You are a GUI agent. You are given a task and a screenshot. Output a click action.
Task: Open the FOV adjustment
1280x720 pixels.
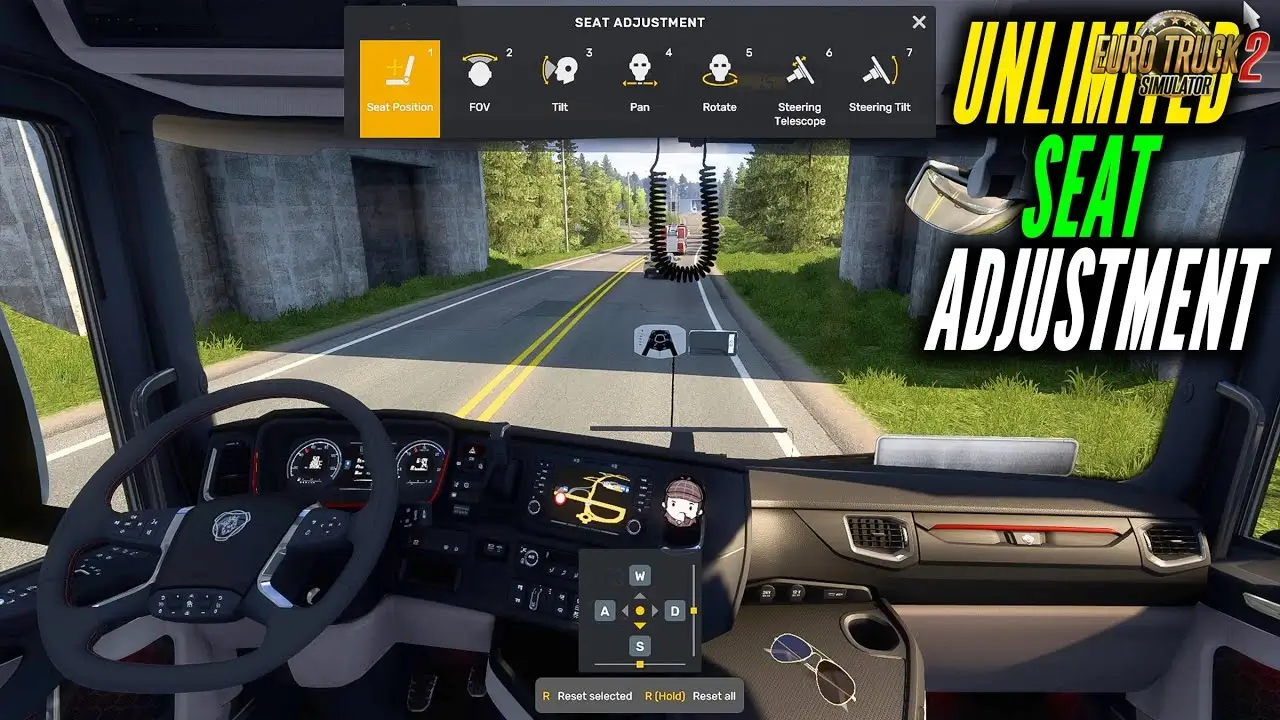pyautogui.click(x=481, y=70)
